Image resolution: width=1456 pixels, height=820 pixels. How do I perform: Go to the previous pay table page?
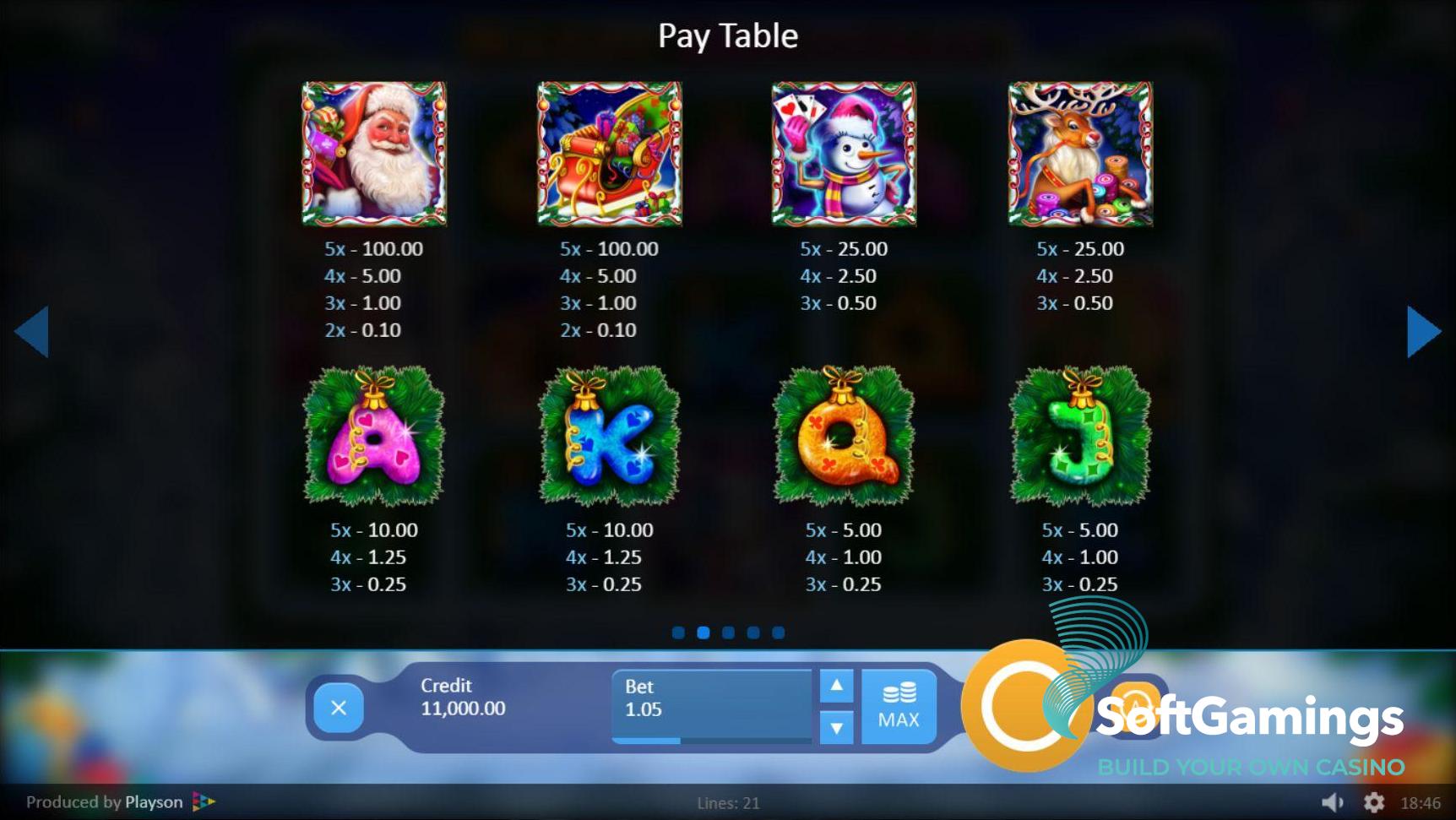point(32,332)
